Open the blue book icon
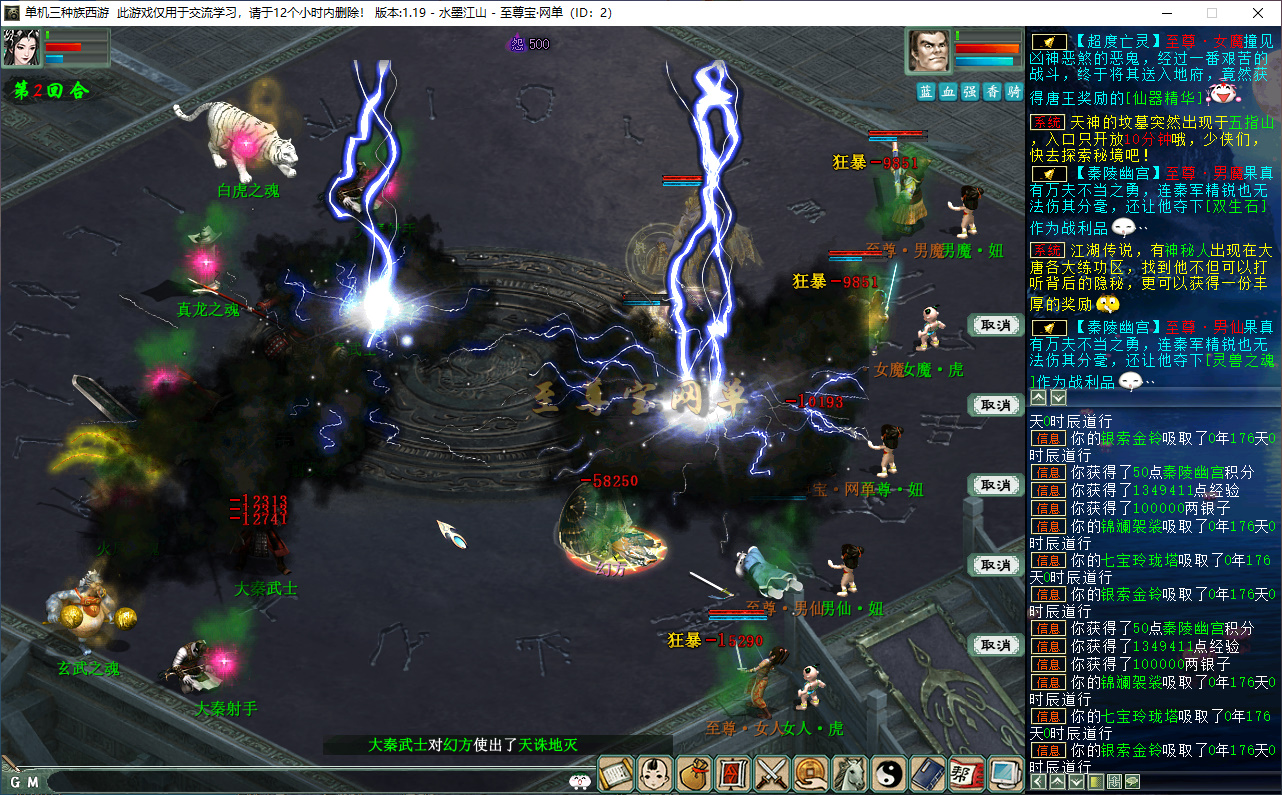 pyautogui.click(x=928, y=773)
